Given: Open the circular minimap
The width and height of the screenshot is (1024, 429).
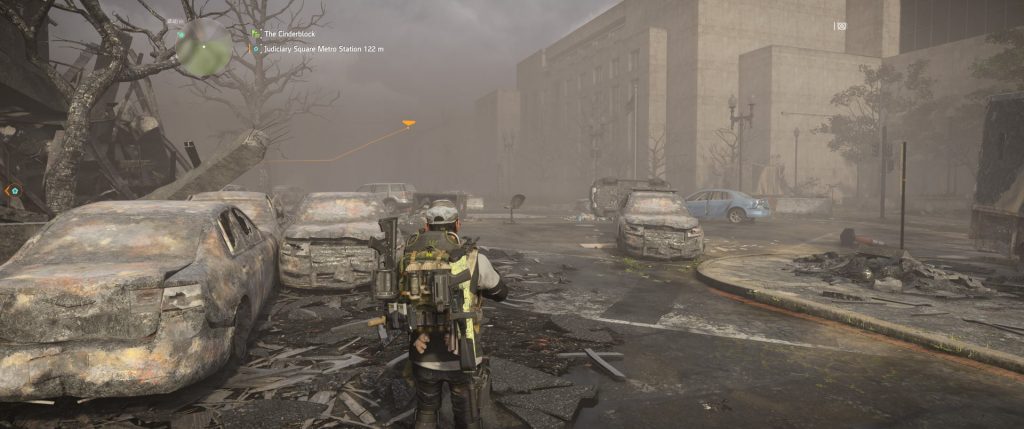Looking at the screenshot, I should tap(204, 46).
